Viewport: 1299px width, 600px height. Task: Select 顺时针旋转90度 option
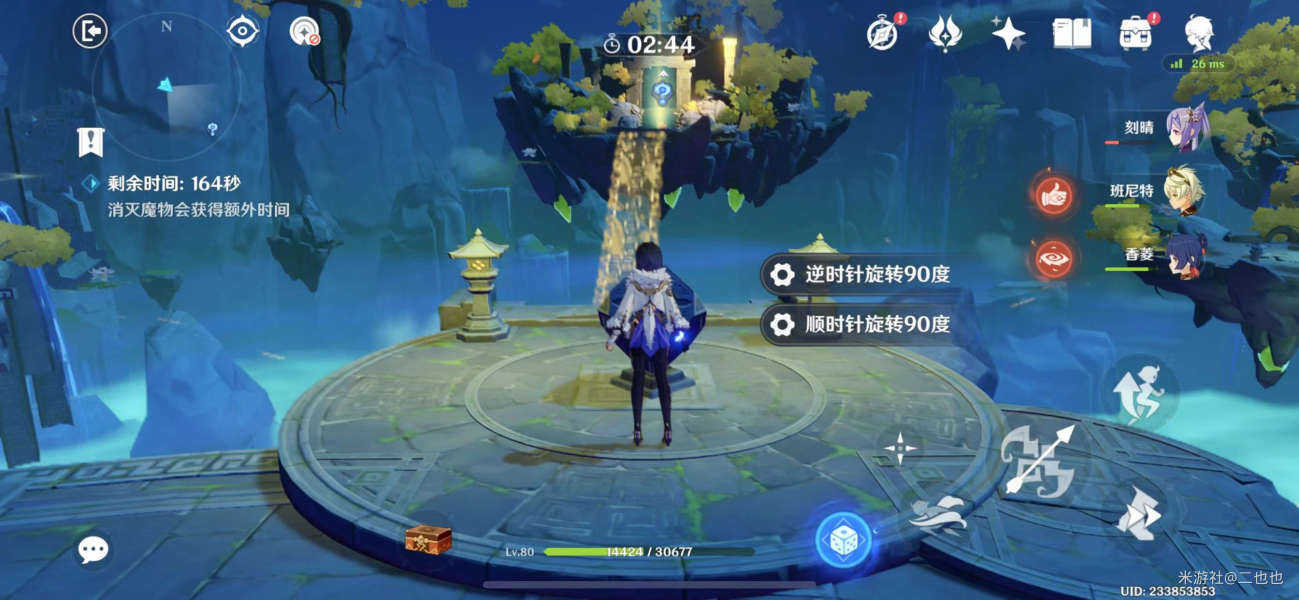864,324
